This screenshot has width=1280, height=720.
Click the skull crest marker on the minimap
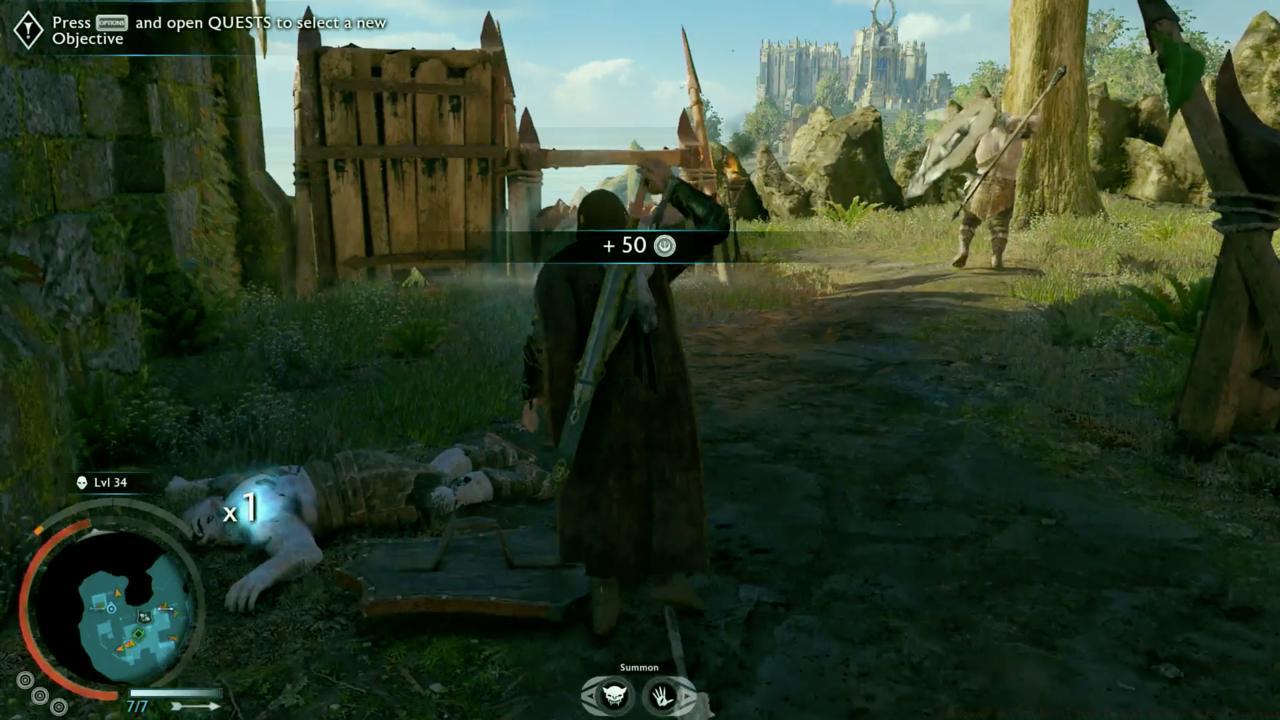click(143, 617)
